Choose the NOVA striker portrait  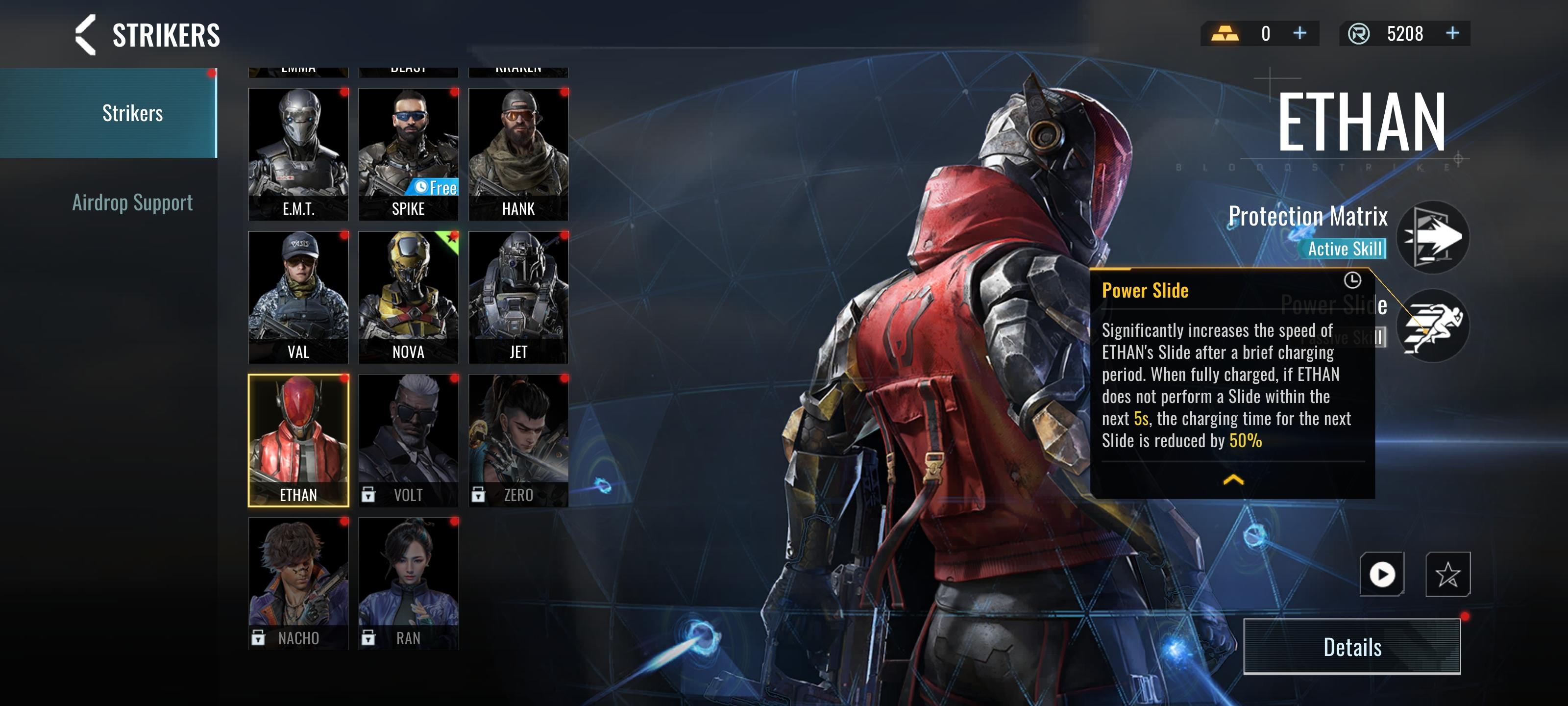pyautogui.click(x=409, y=297)
